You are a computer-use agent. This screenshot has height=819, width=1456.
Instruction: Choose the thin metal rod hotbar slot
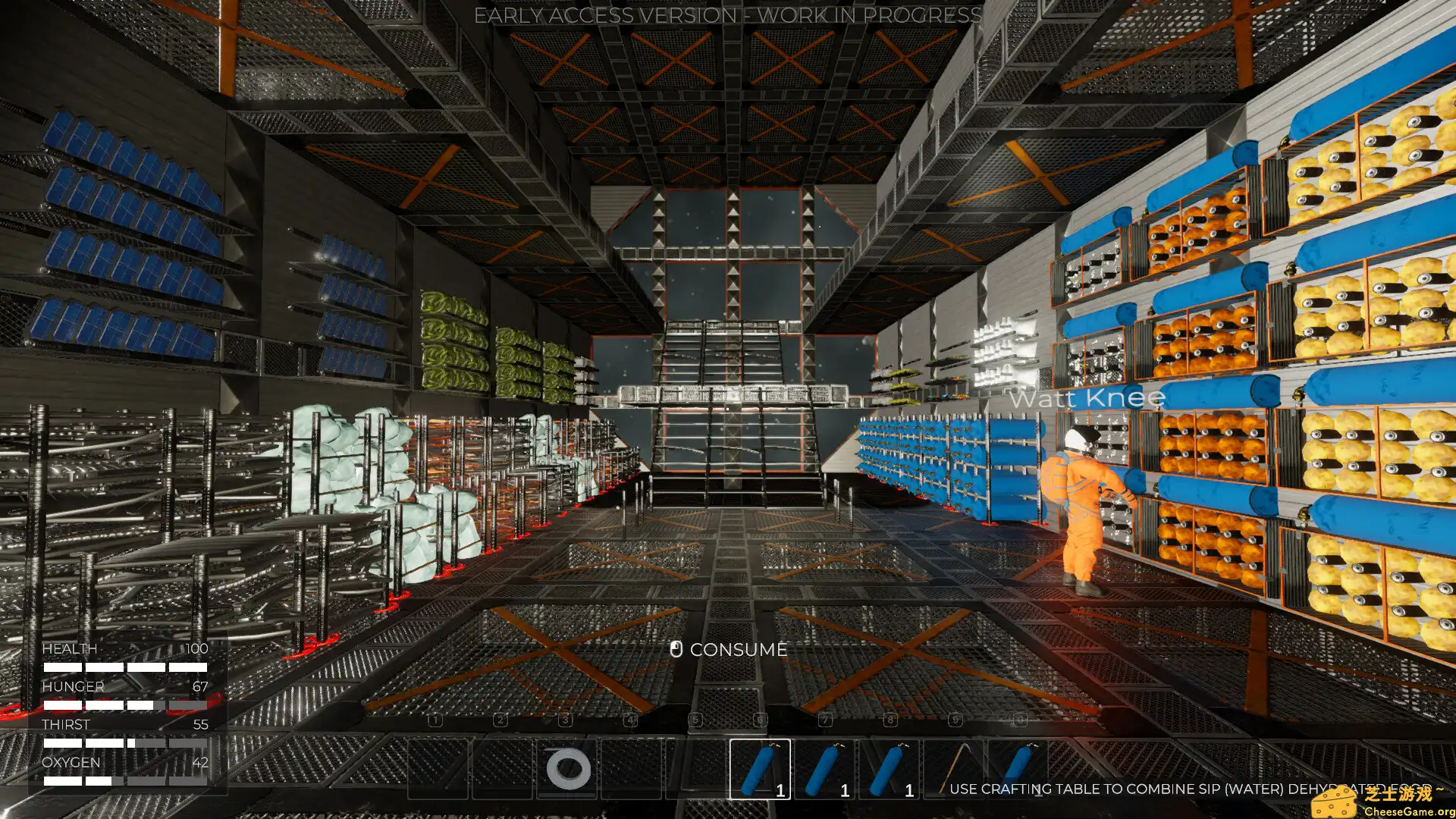[953, 769]
